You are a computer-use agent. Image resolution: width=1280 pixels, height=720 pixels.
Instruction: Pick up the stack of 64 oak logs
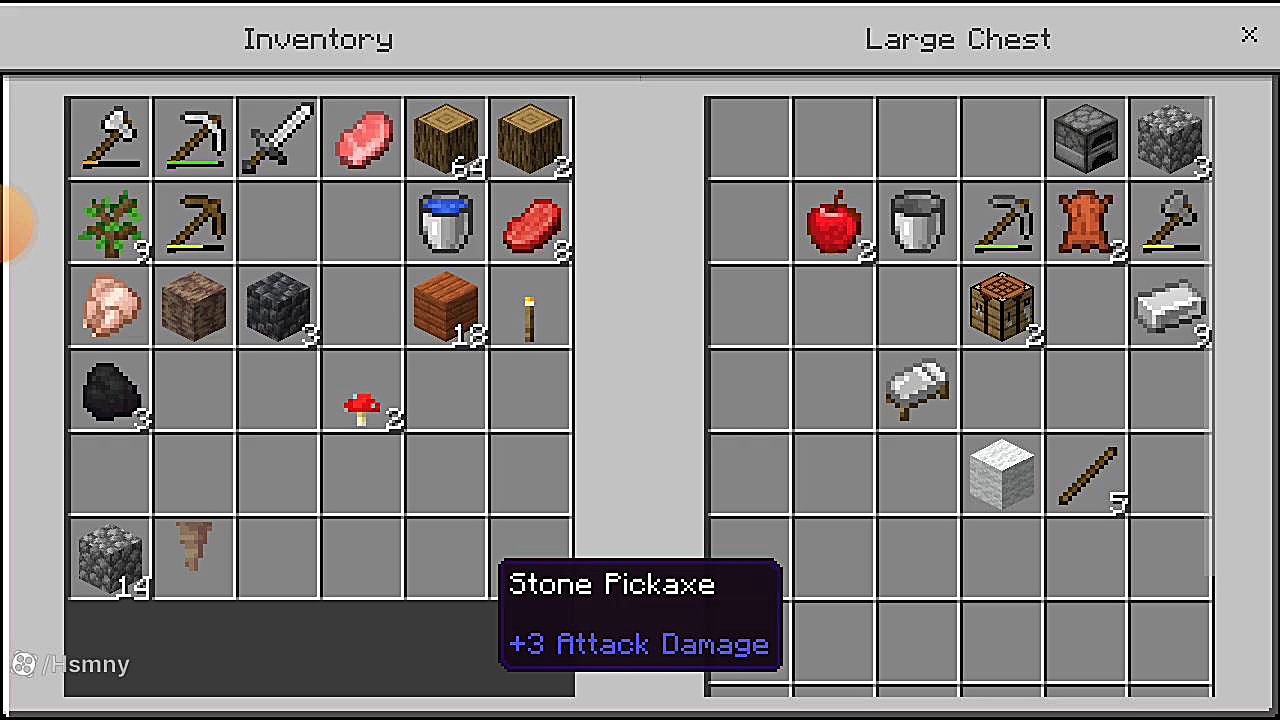pos(445,138)
